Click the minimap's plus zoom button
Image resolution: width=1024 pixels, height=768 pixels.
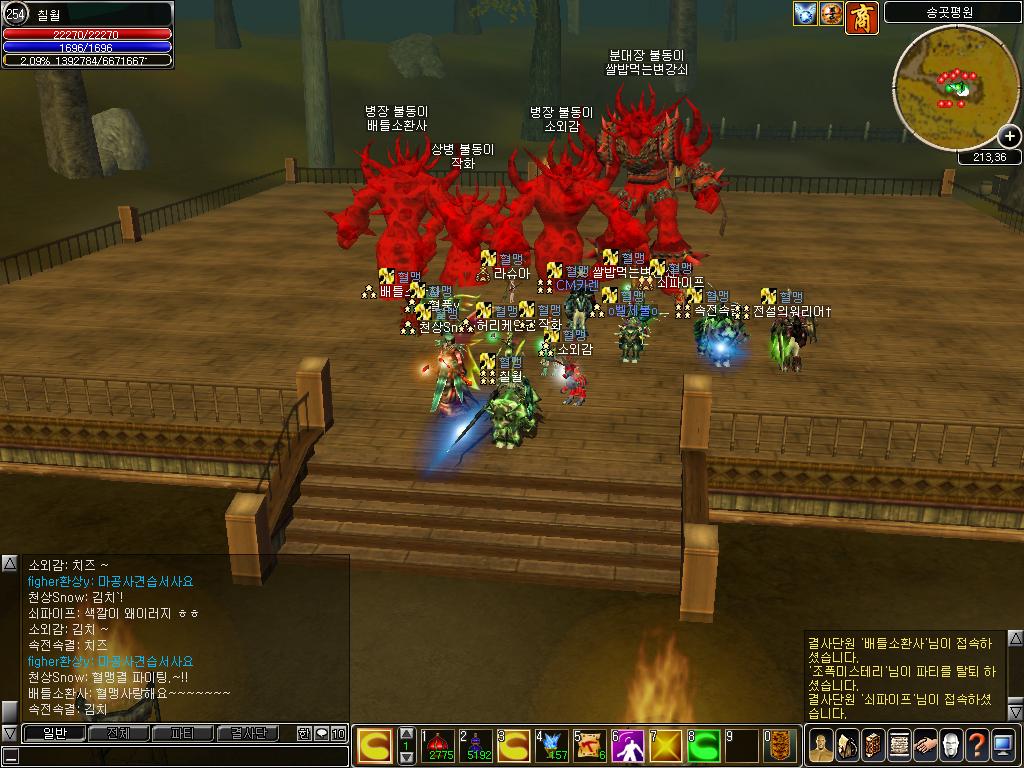pyautogui.click(x=1009, y=136)
